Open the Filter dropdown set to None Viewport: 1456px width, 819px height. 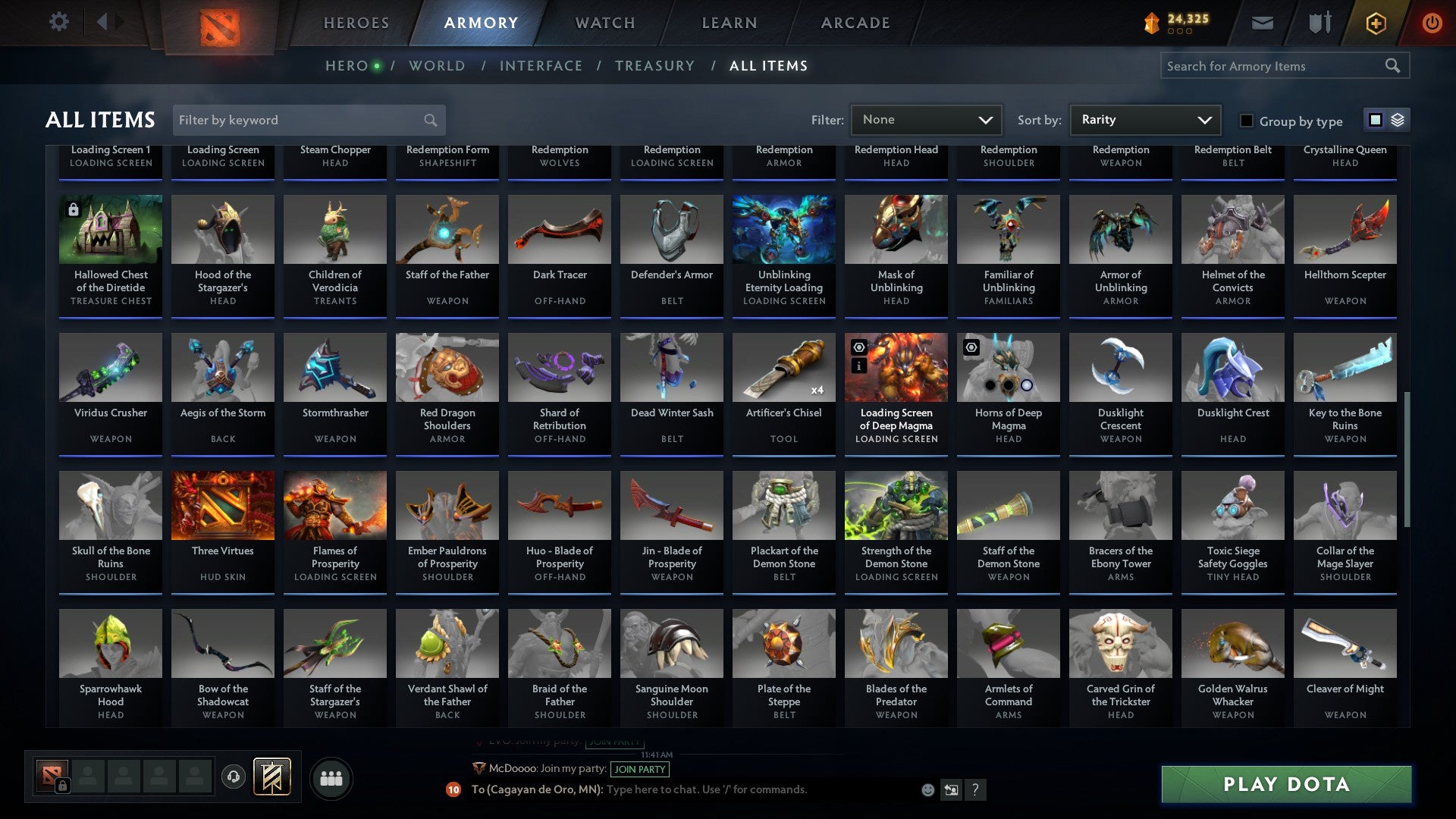tap(926, 119)
